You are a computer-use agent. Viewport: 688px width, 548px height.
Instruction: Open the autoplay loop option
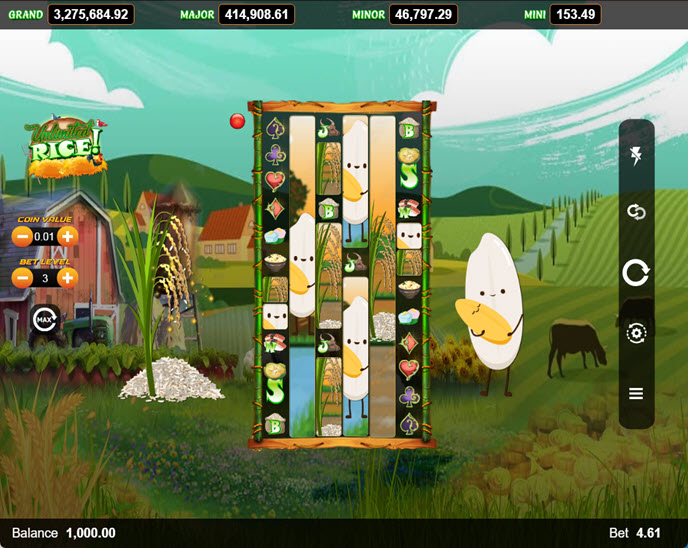(x=636, y=212)
